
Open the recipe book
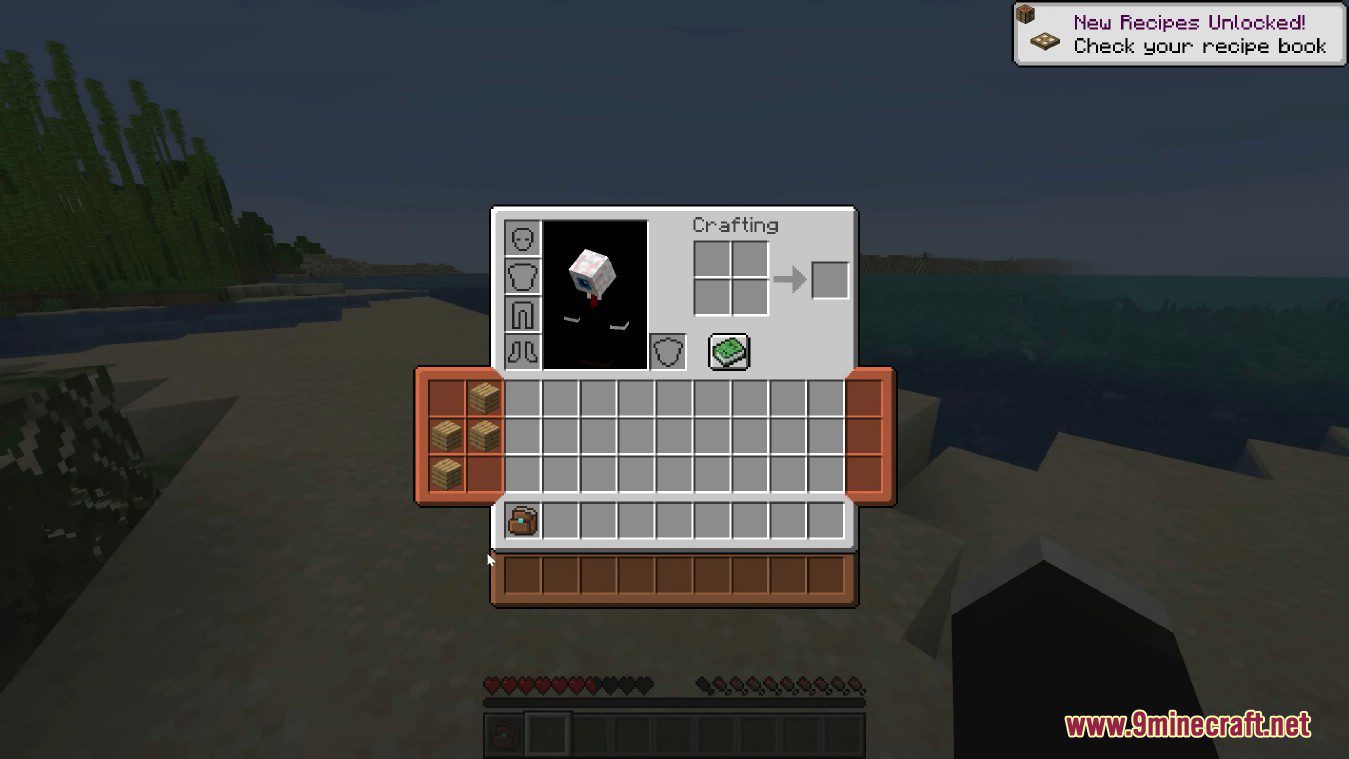click(x=728, y=351)
